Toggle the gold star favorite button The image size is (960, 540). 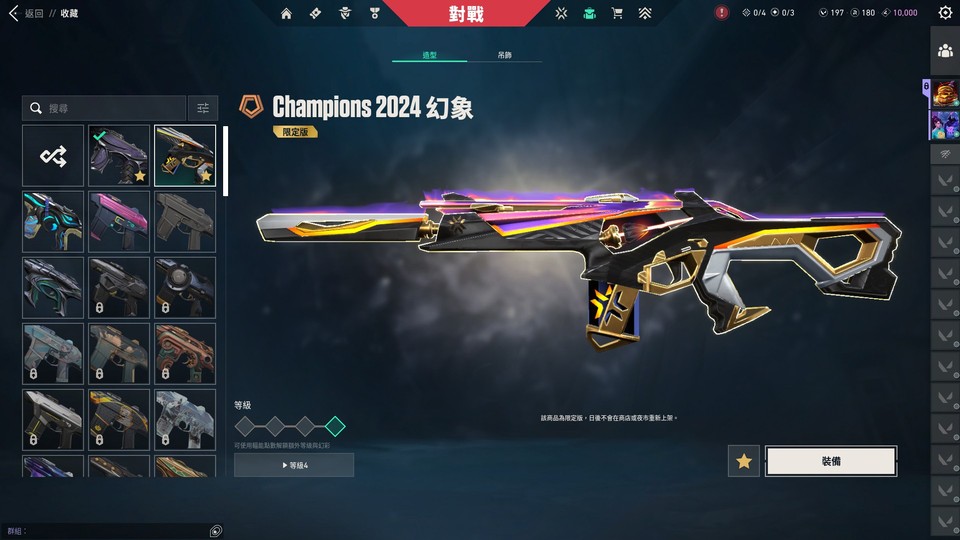click(x=743, y=461)
